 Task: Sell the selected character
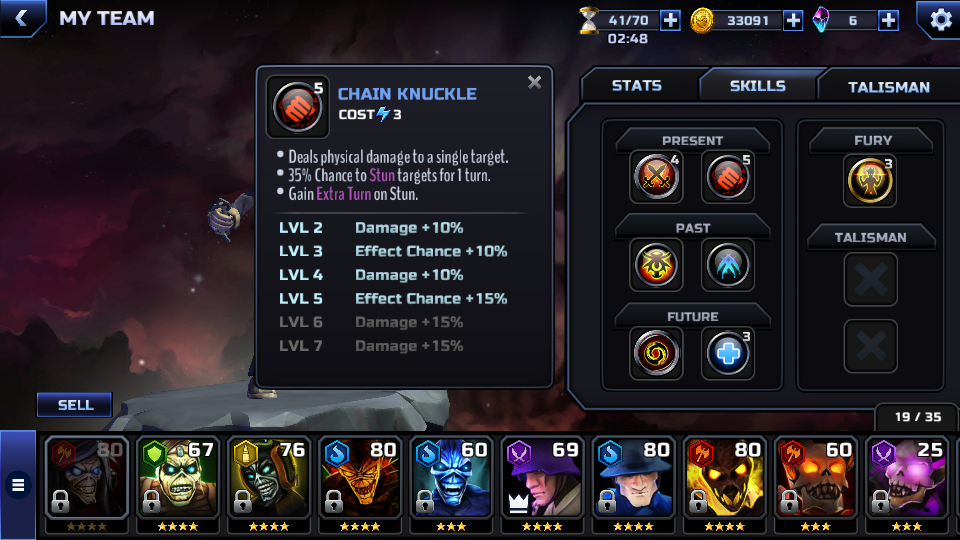75,405
